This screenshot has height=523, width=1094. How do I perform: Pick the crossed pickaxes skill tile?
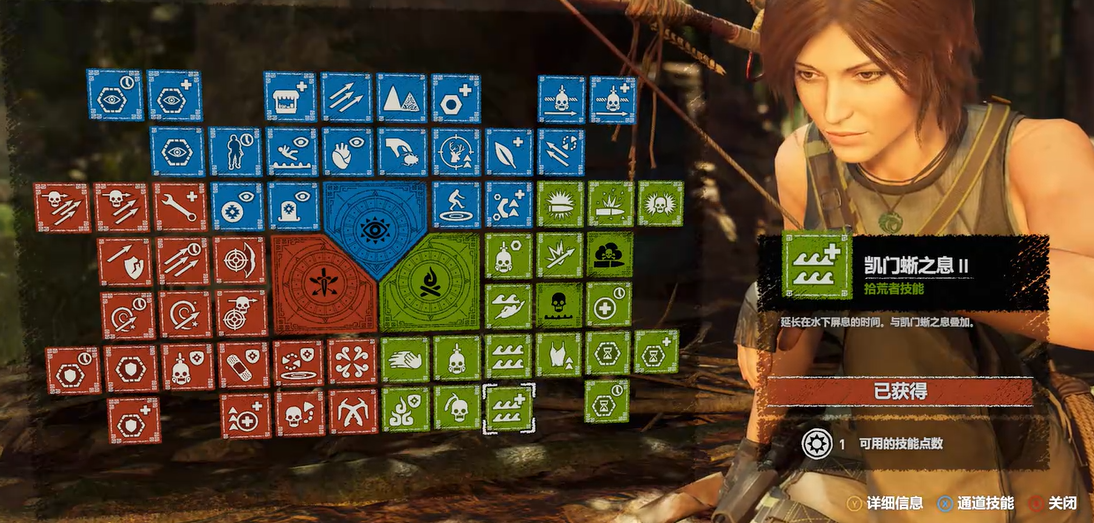353,410
